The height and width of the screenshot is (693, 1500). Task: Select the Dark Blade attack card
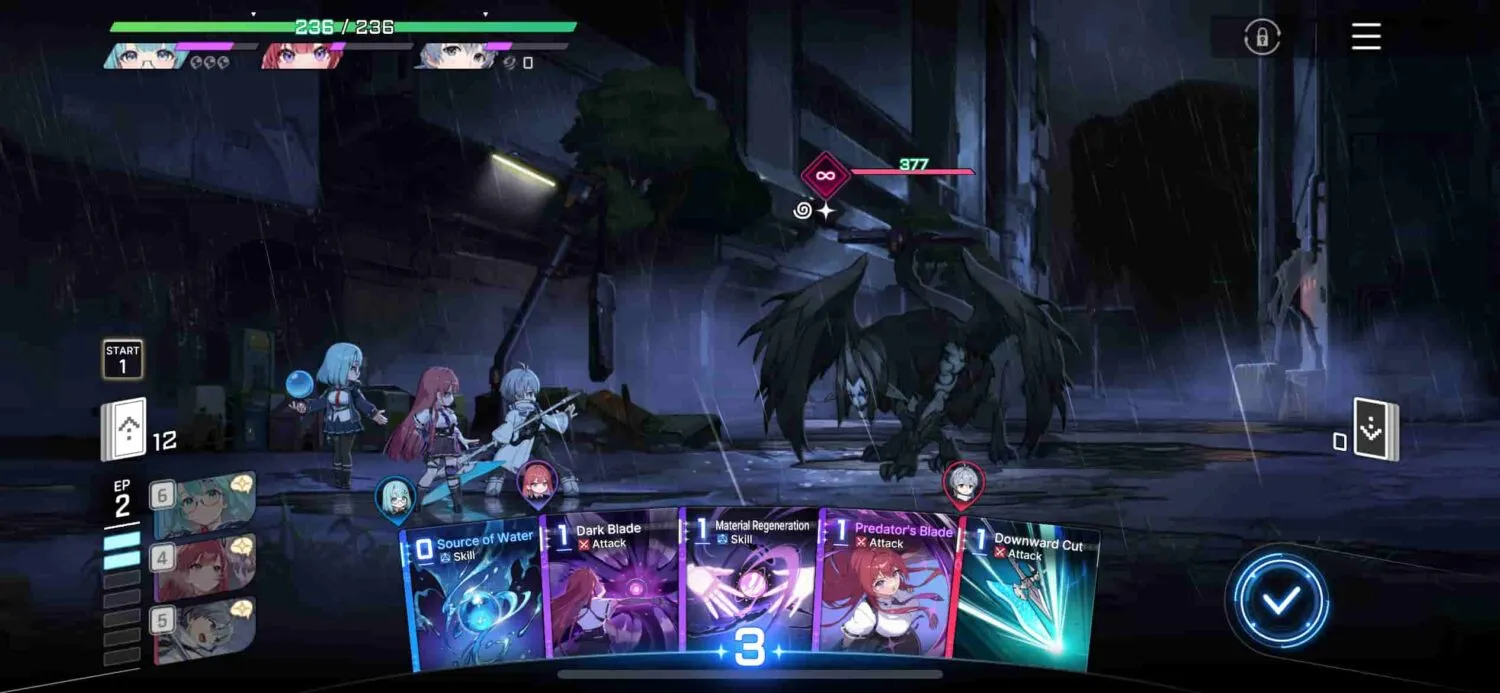click(x=610, y=595)
